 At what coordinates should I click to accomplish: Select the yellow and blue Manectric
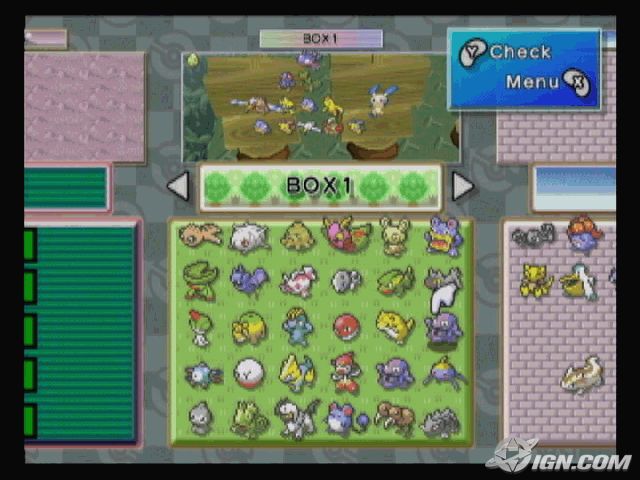click(297, 372)
